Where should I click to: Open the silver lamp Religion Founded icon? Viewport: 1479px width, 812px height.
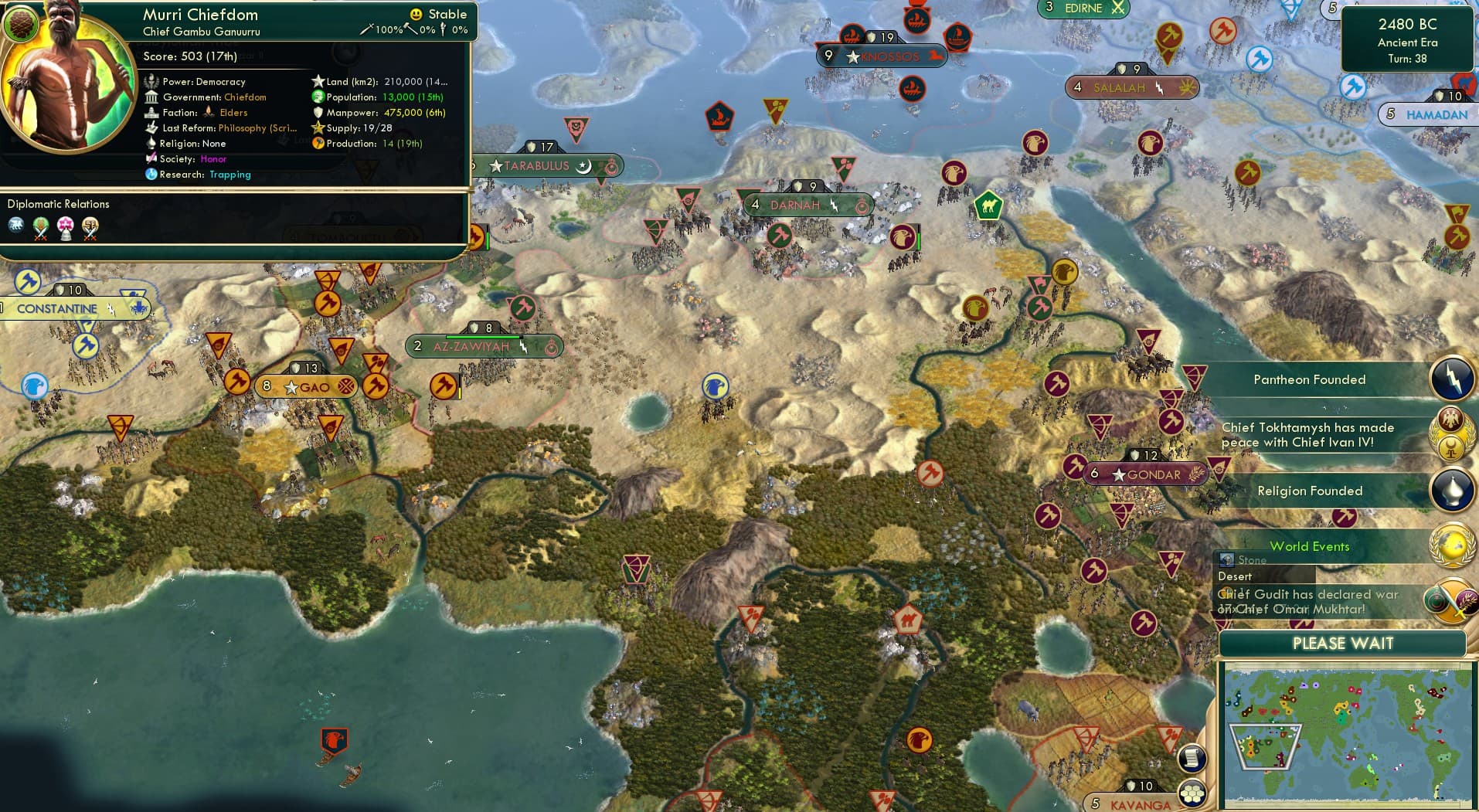1453,491
